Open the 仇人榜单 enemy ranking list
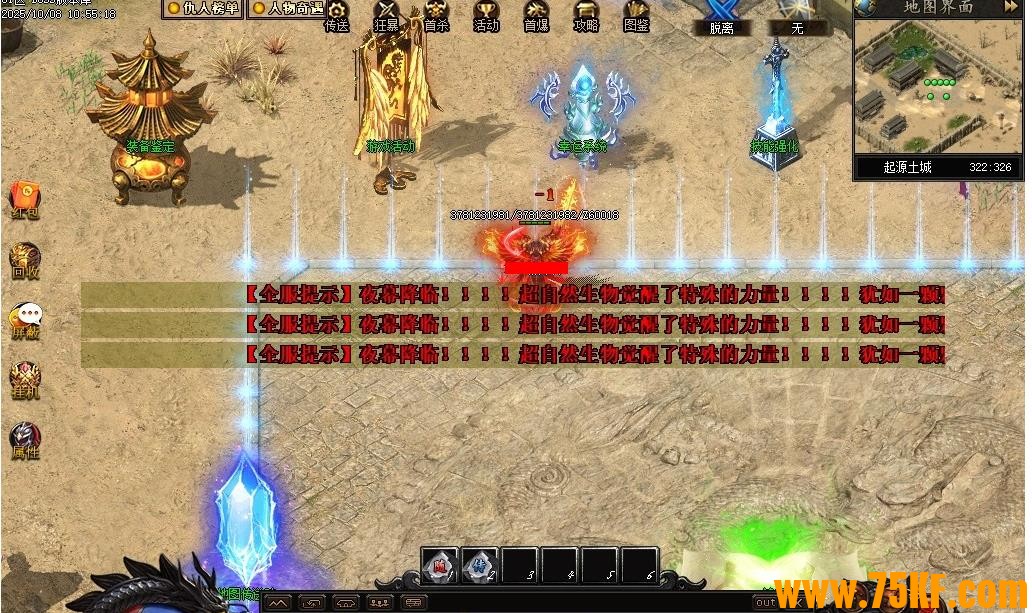Image resolution: width=1032 pixels, height=613 pixels. (203, 8)
